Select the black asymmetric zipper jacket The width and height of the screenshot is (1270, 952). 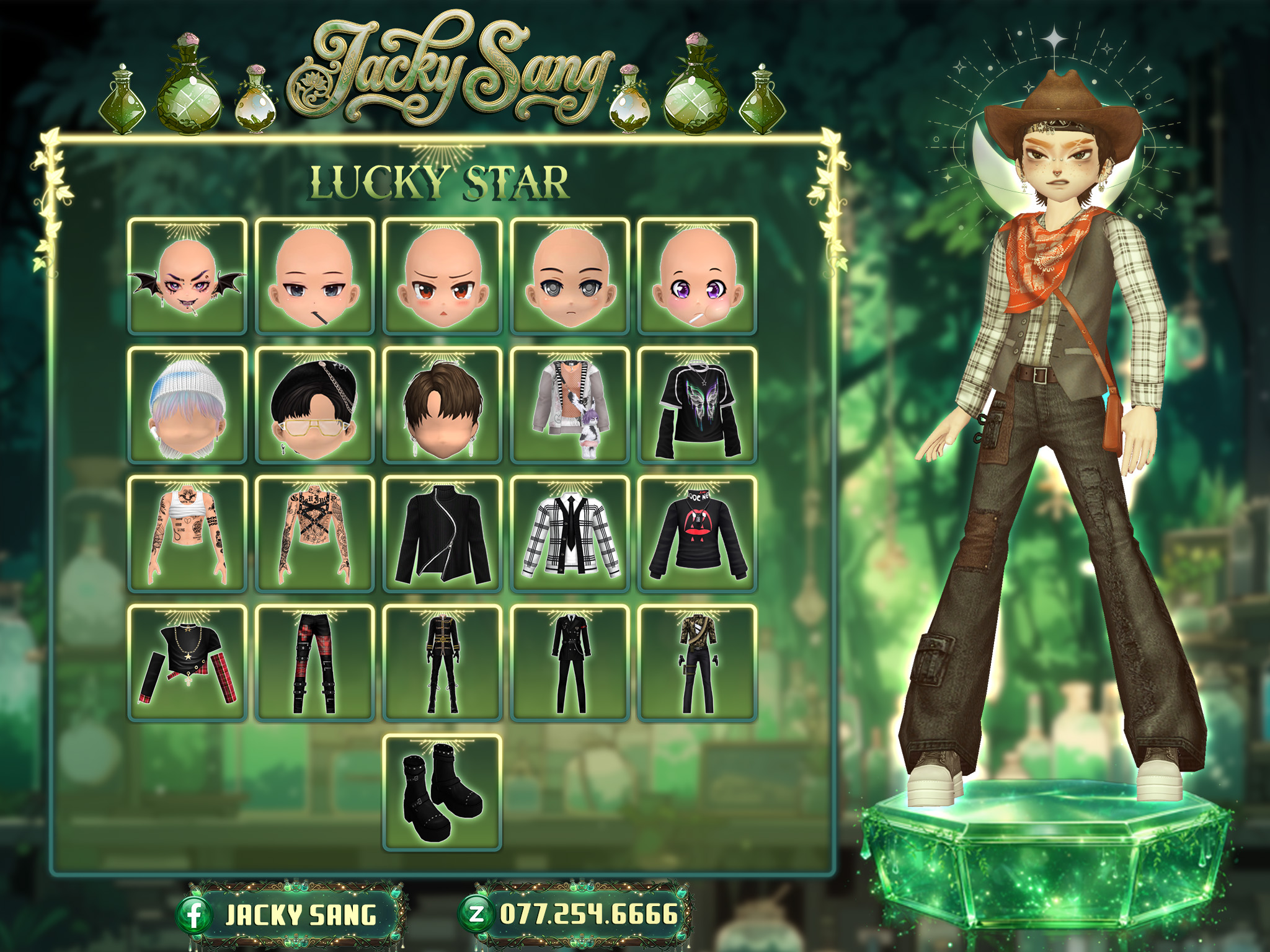click(442, 534)
